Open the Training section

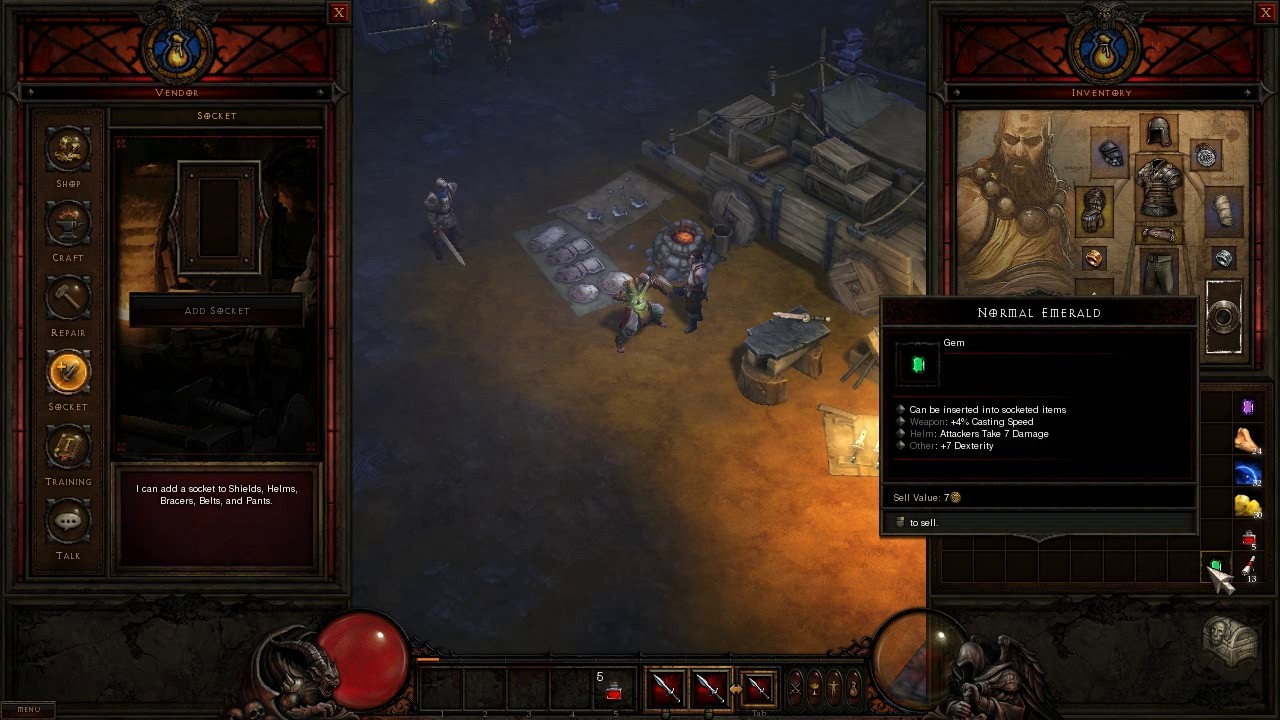click(x=68, y=449)
